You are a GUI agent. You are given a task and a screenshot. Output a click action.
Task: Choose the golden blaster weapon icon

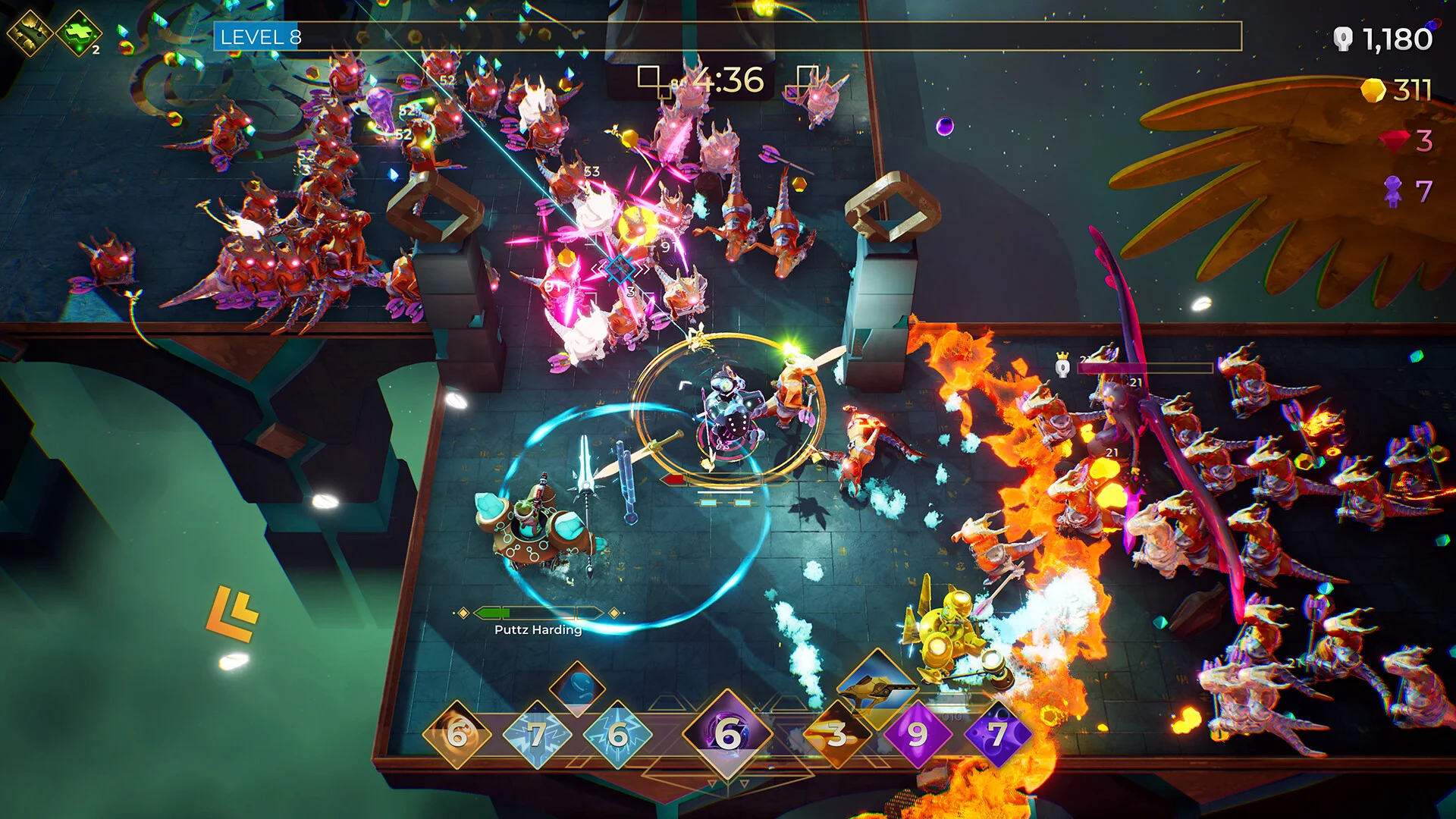(877, 688)
